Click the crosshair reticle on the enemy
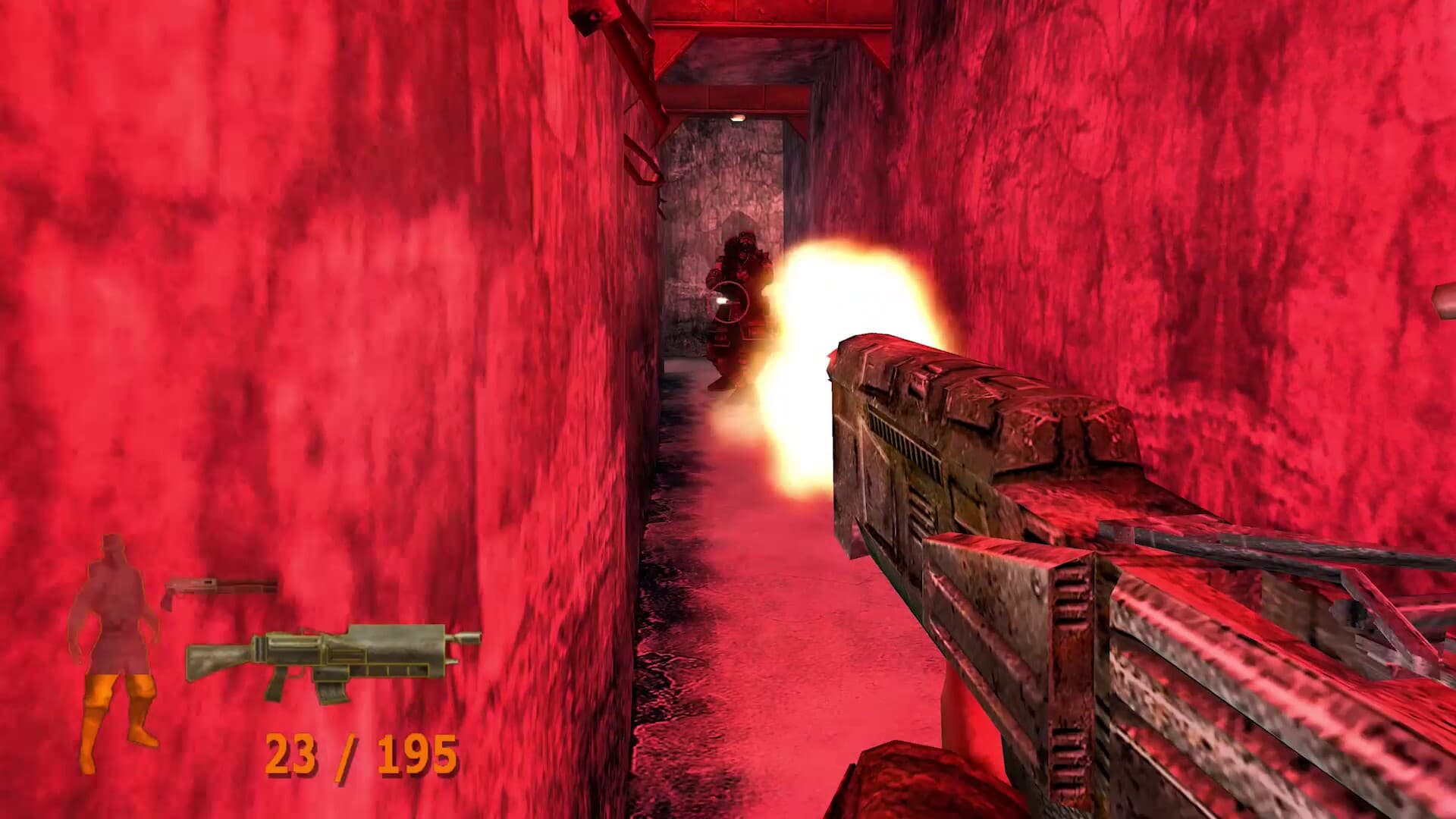This screenshot has width=1456, height=819. click(x=730, y=303)
